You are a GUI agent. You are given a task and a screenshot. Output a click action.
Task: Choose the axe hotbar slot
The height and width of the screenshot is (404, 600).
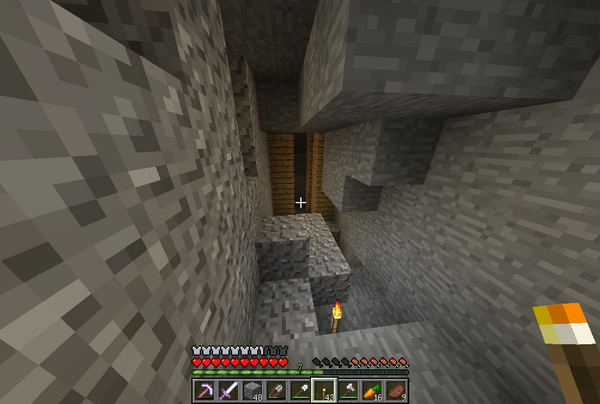click(x=347, y=390)
